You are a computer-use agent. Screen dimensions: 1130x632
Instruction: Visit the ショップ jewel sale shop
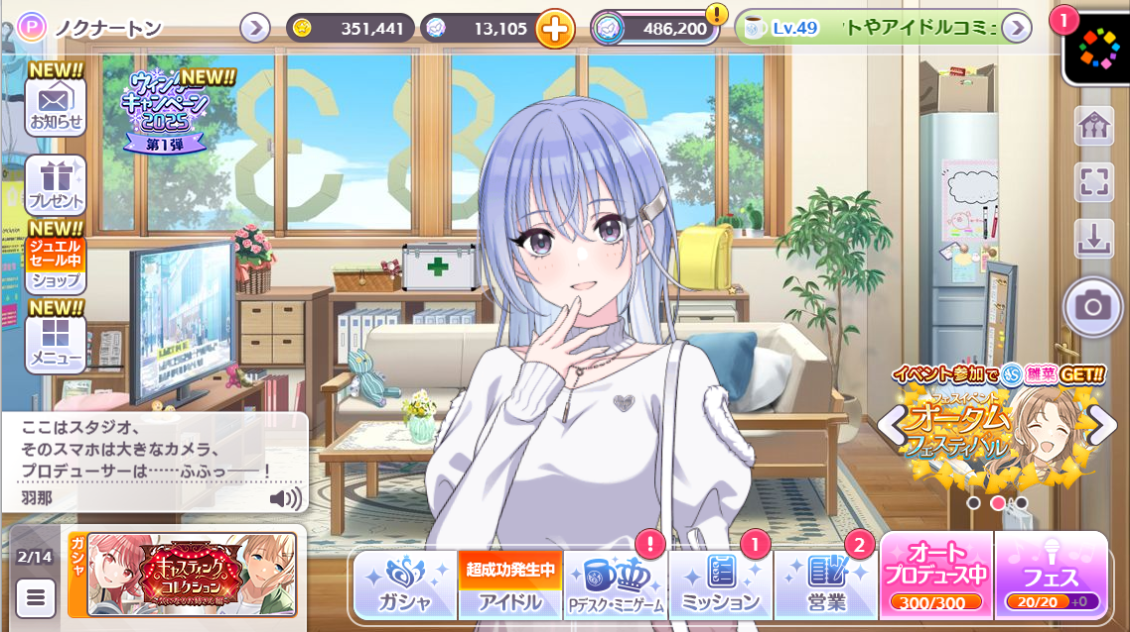(55, 265)
